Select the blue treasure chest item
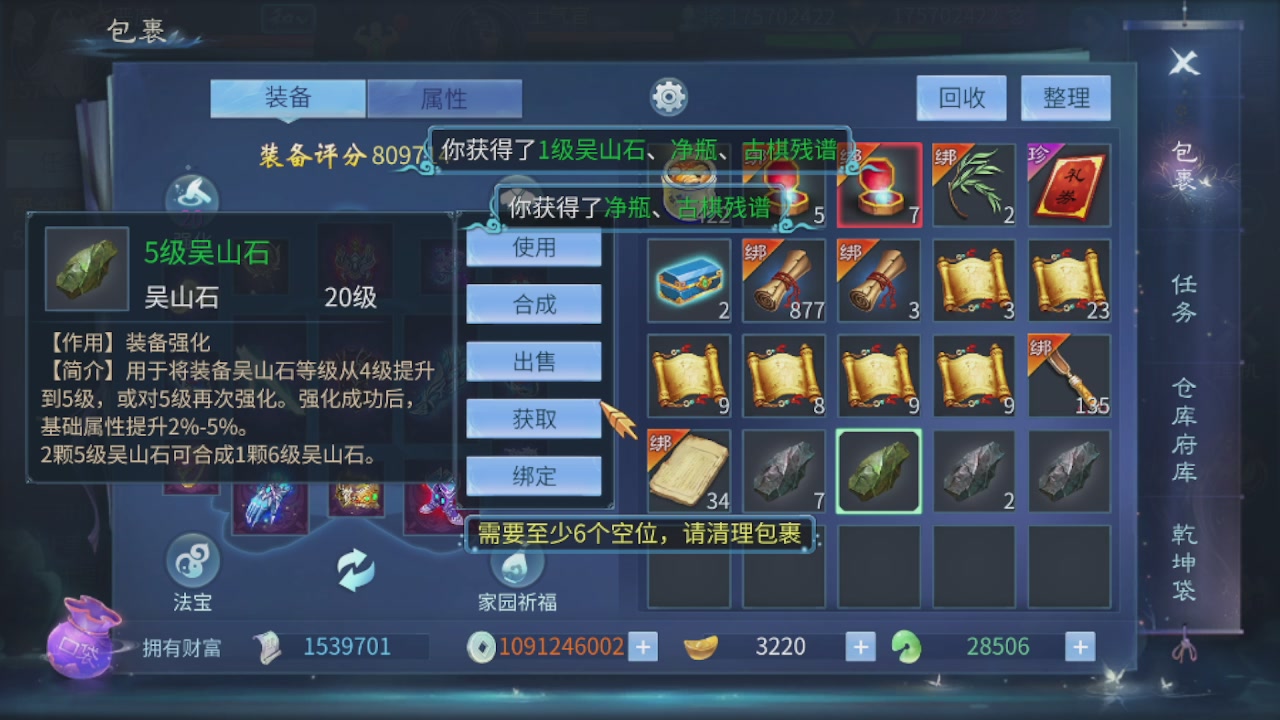This screenshot has width=1280, height=720. click(688, 280)
